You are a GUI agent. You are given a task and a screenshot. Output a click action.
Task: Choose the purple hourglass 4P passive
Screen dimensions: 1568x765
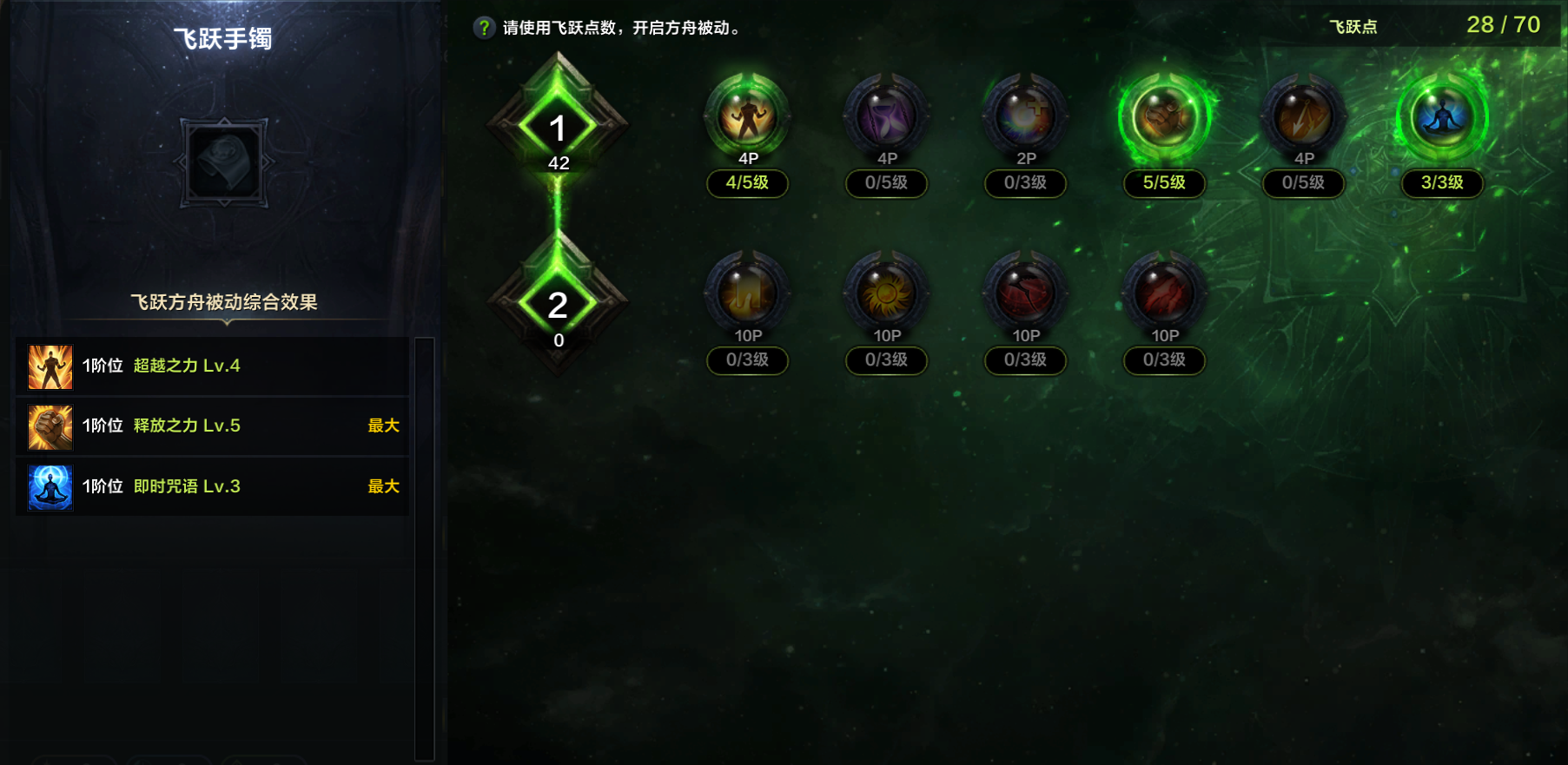click(886, 117)
